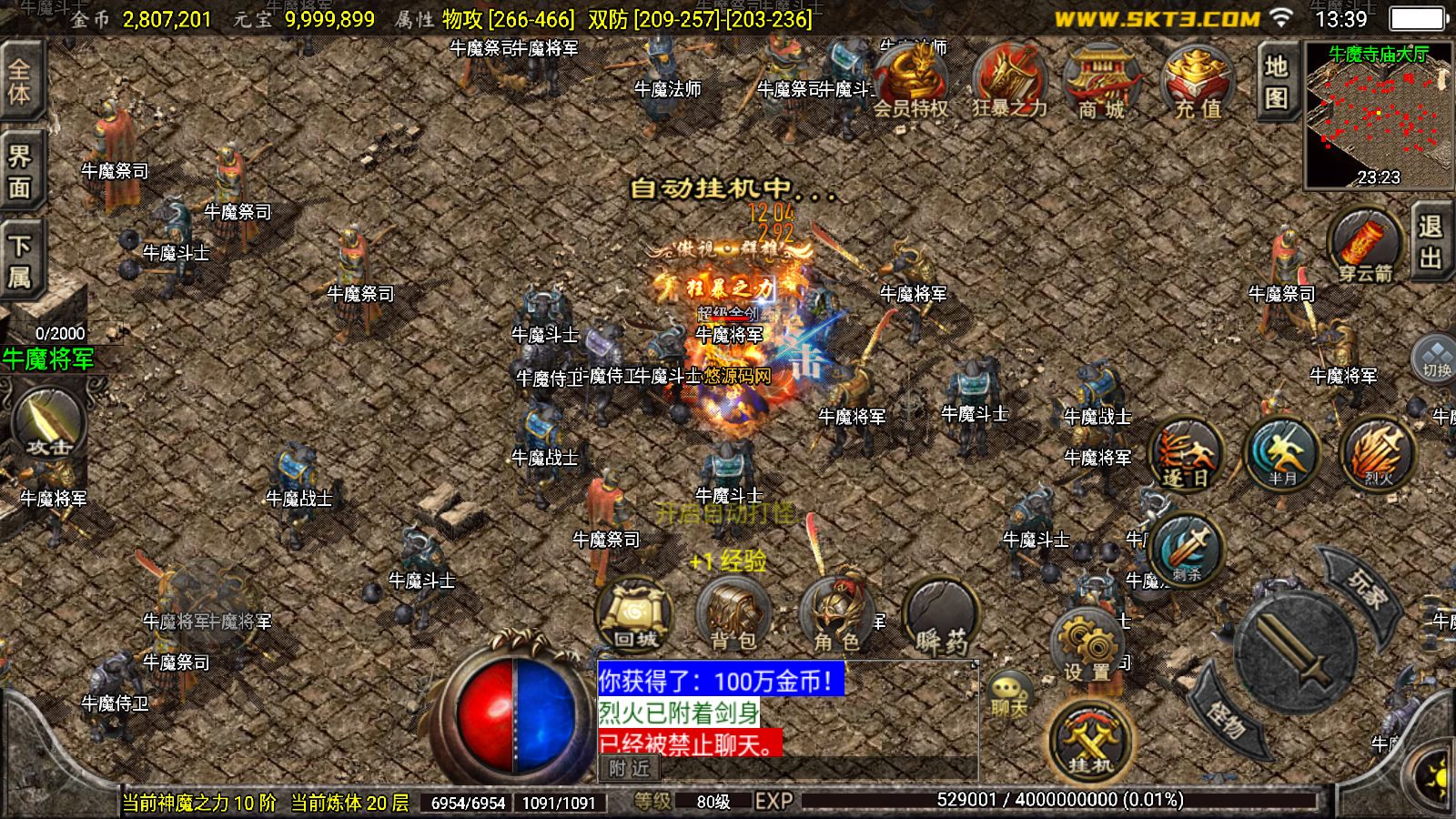Open the 背包 backpack

coord(733,616)
